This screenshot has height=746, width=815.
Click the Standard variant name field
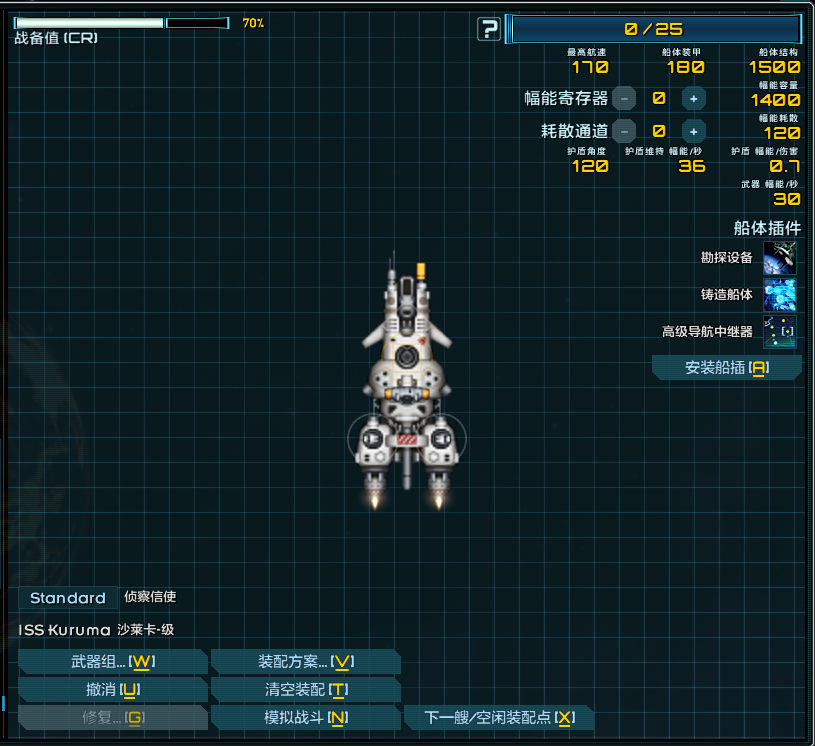(68, 598)
